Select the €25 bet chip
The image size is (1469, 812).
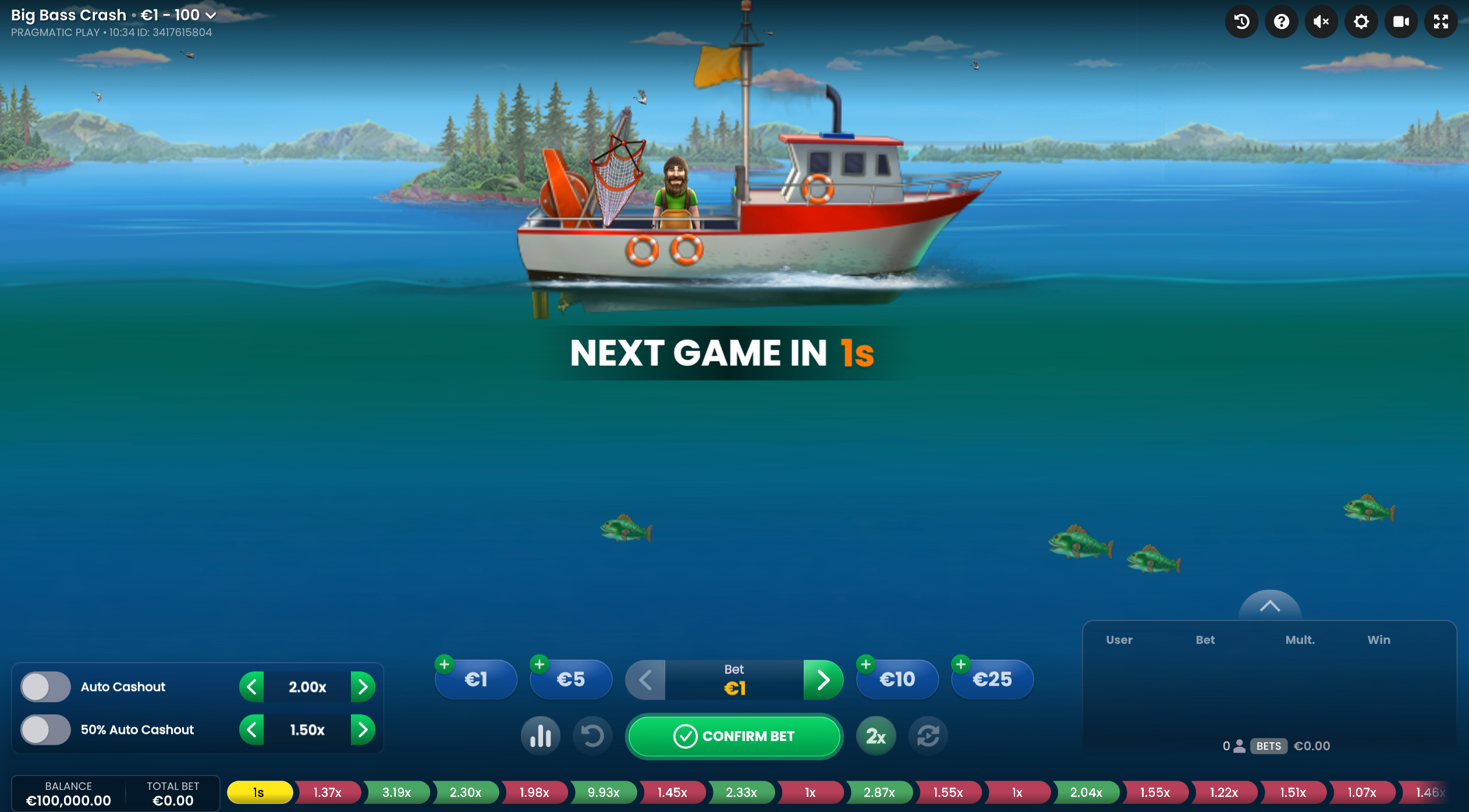click(992, 679)
